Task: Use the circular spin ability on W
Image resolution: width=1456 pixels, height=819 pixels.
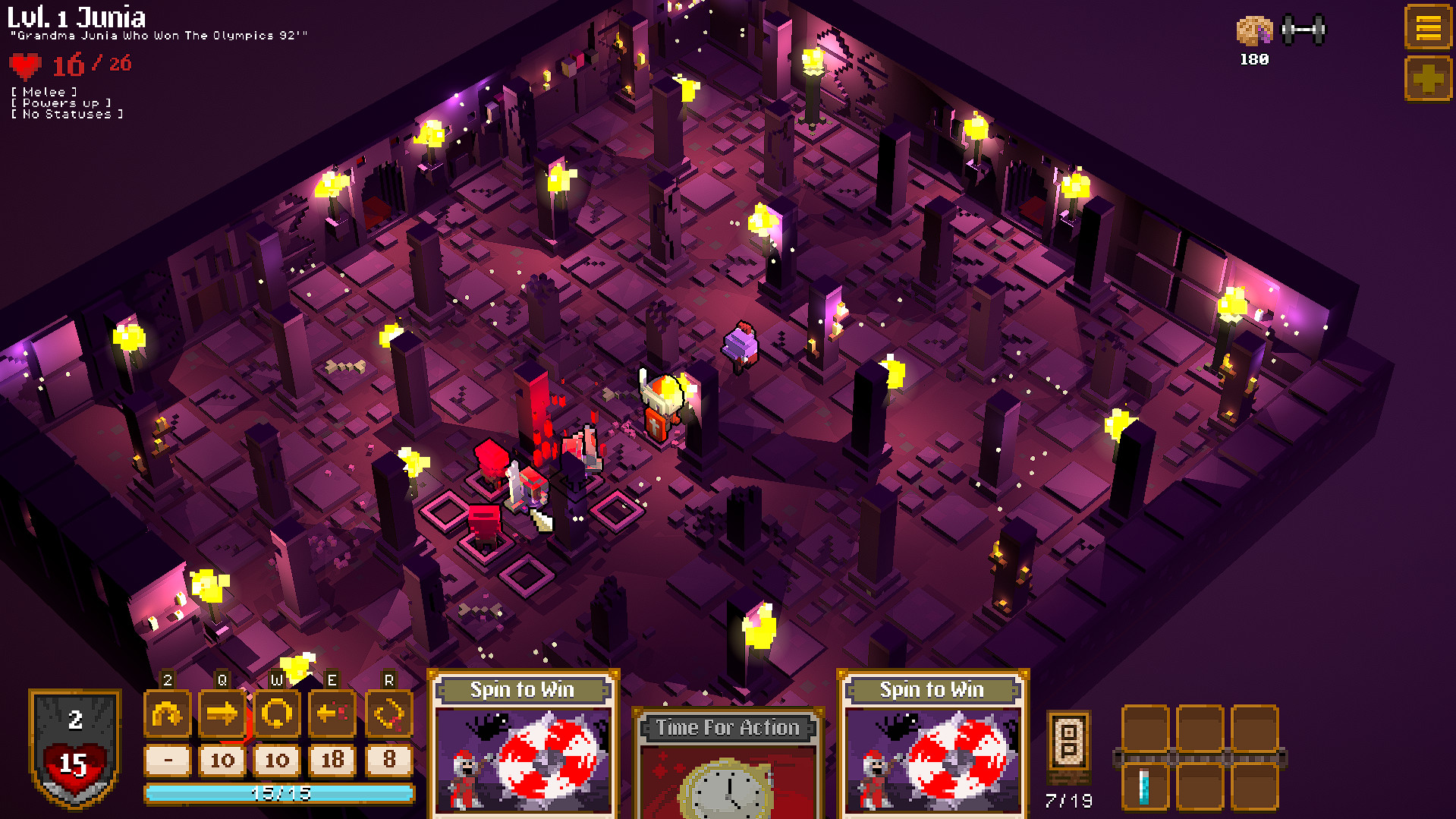Action: (x=277, y=714)
